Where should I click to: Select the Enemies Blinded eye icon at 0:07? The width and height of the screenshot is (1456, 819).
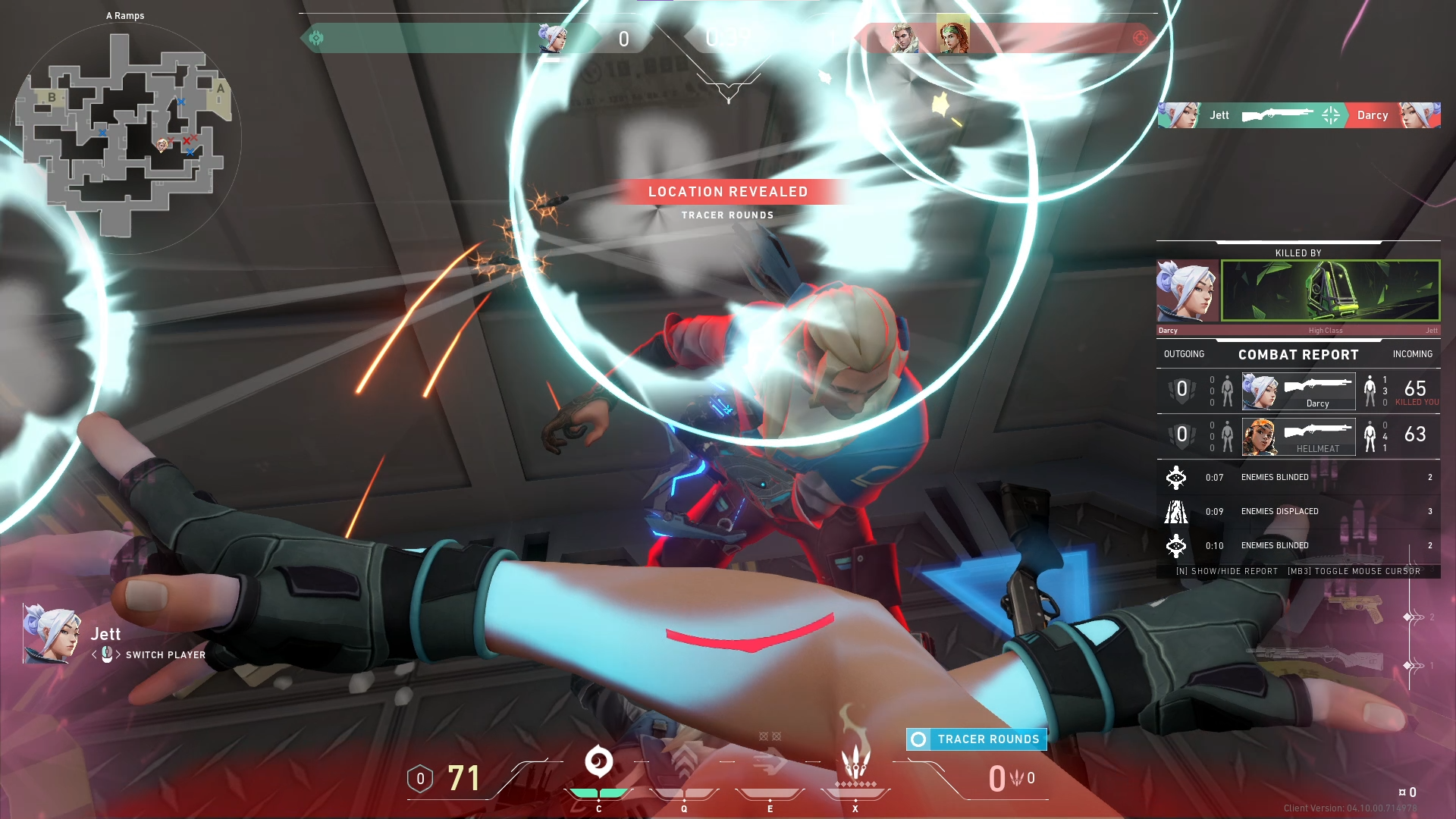click(x=1175, y=477)
